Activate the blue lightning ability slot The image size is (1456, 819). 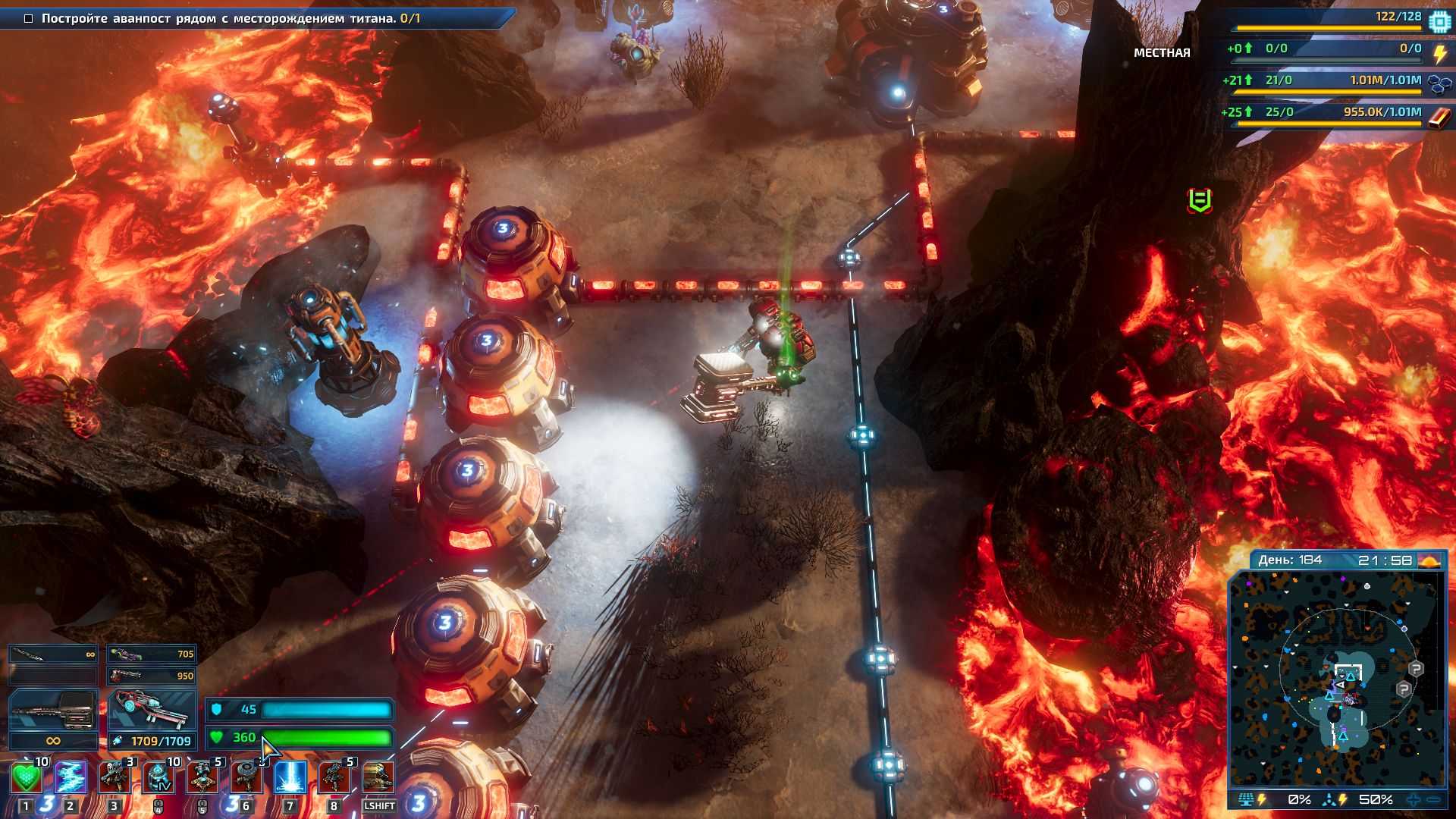[x=71, y=778]
